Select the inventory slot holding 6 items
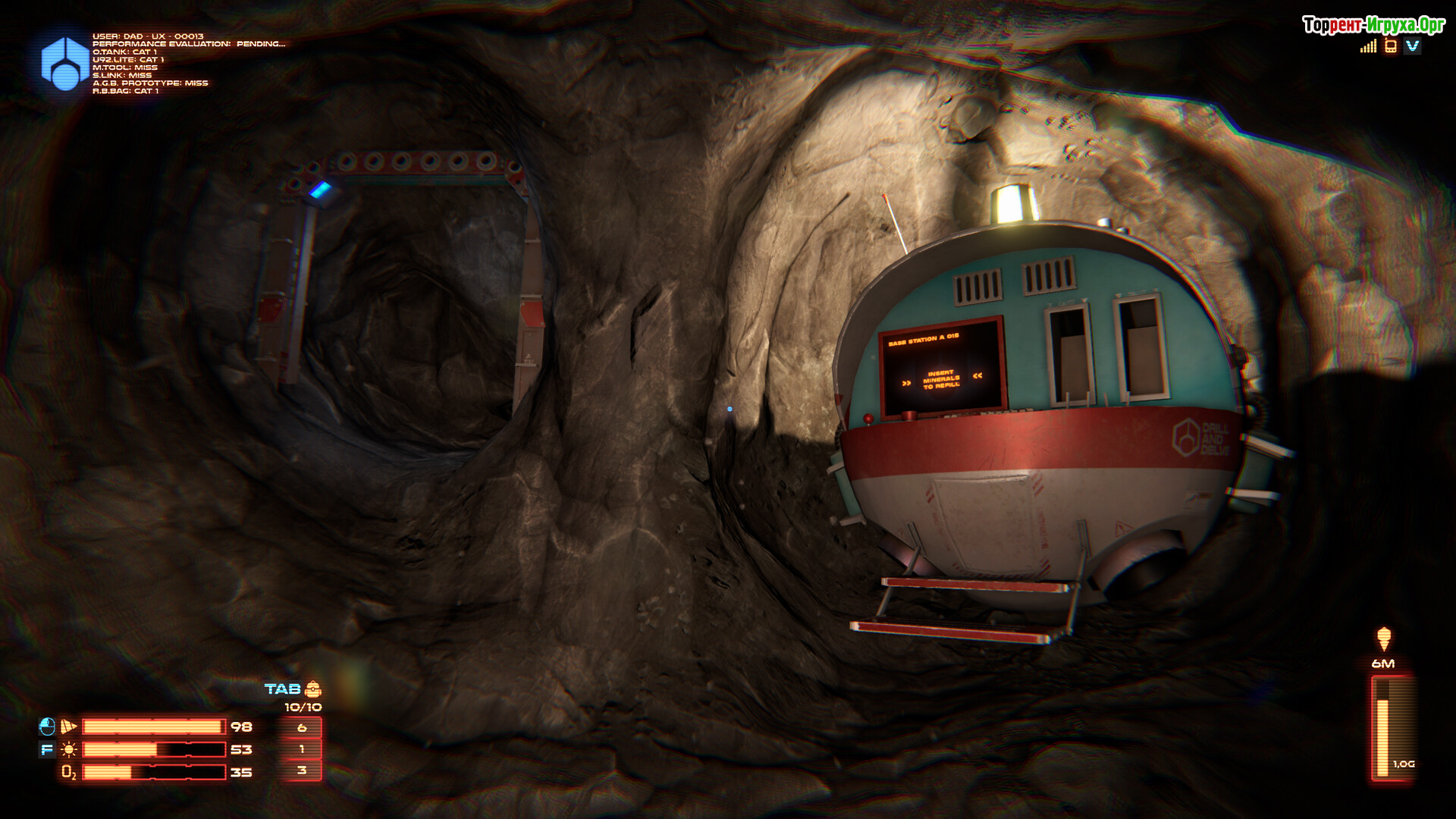The height and width of the screenshot is (819, 1456). point(302,727)
